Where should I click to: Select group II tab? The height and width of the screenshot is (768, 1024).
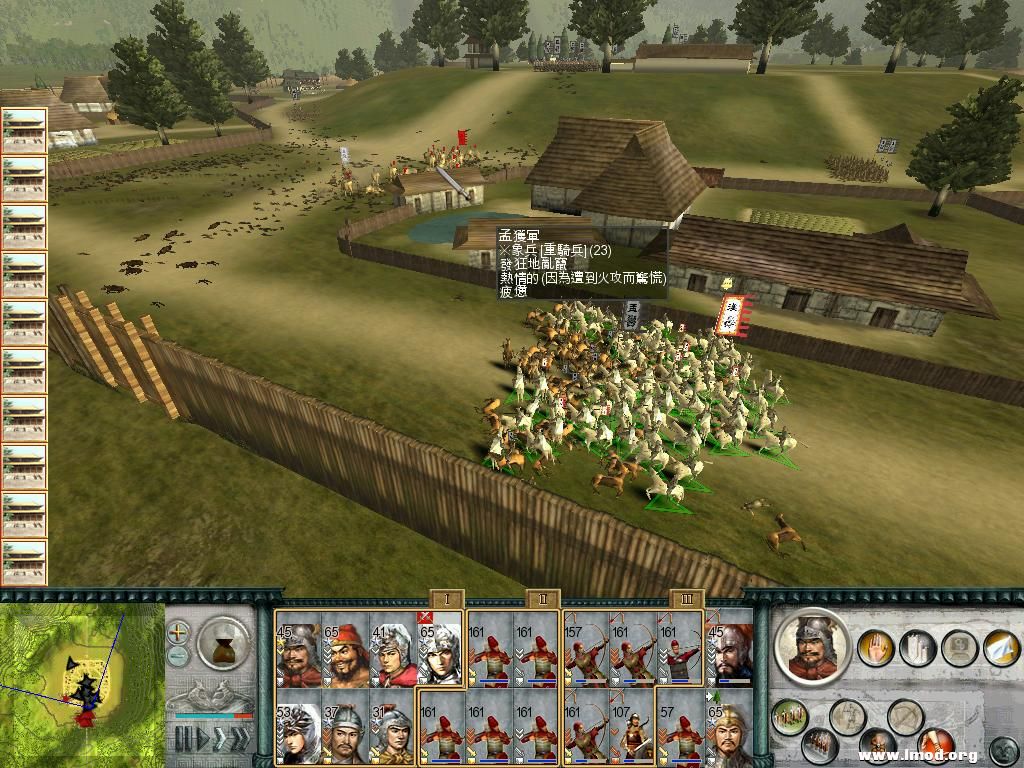point(542,600)
